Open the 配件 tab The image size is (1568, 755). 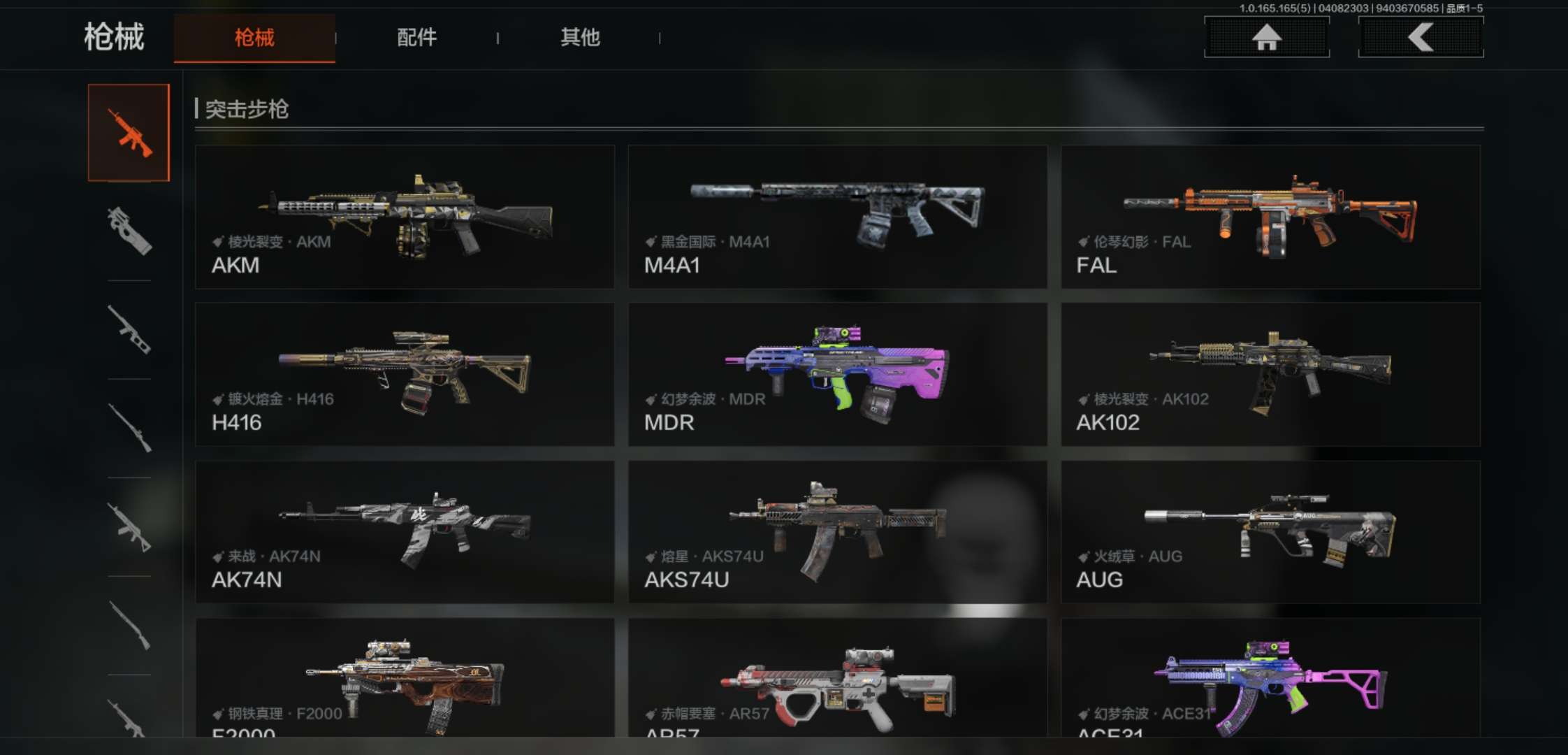(416, 38)
